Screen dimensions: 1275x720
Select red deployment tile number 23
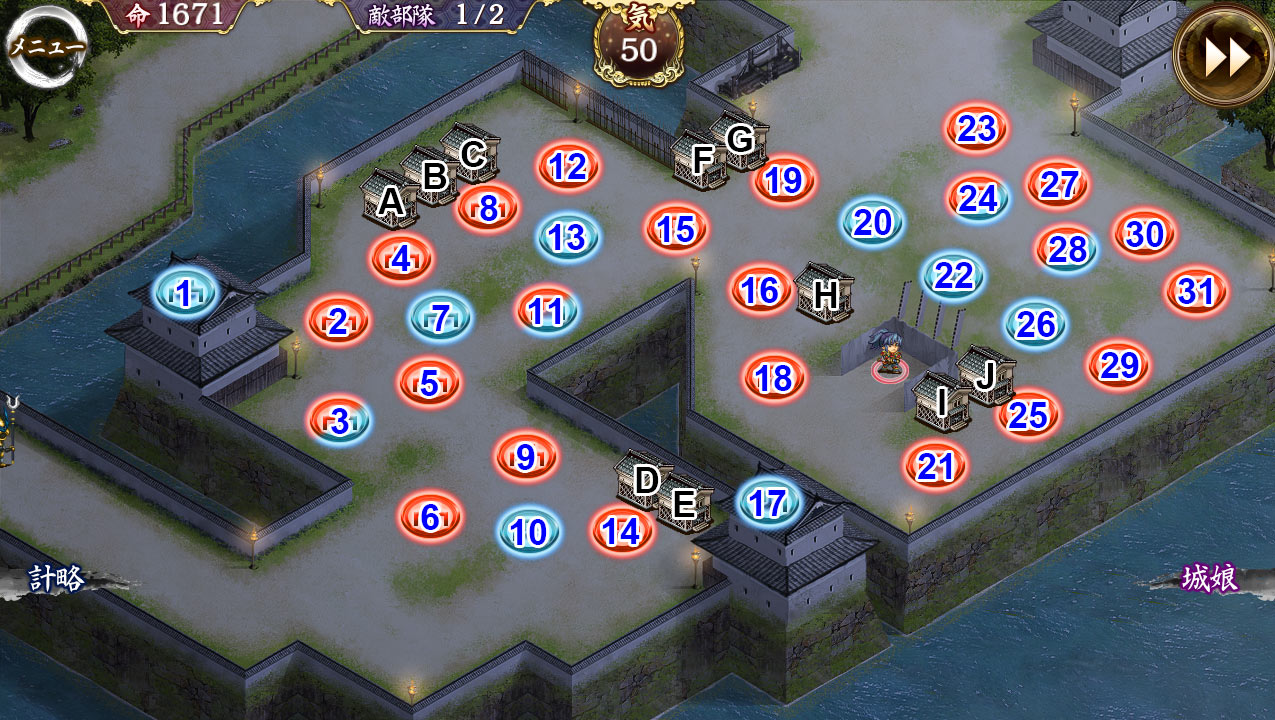coord(977,128)
